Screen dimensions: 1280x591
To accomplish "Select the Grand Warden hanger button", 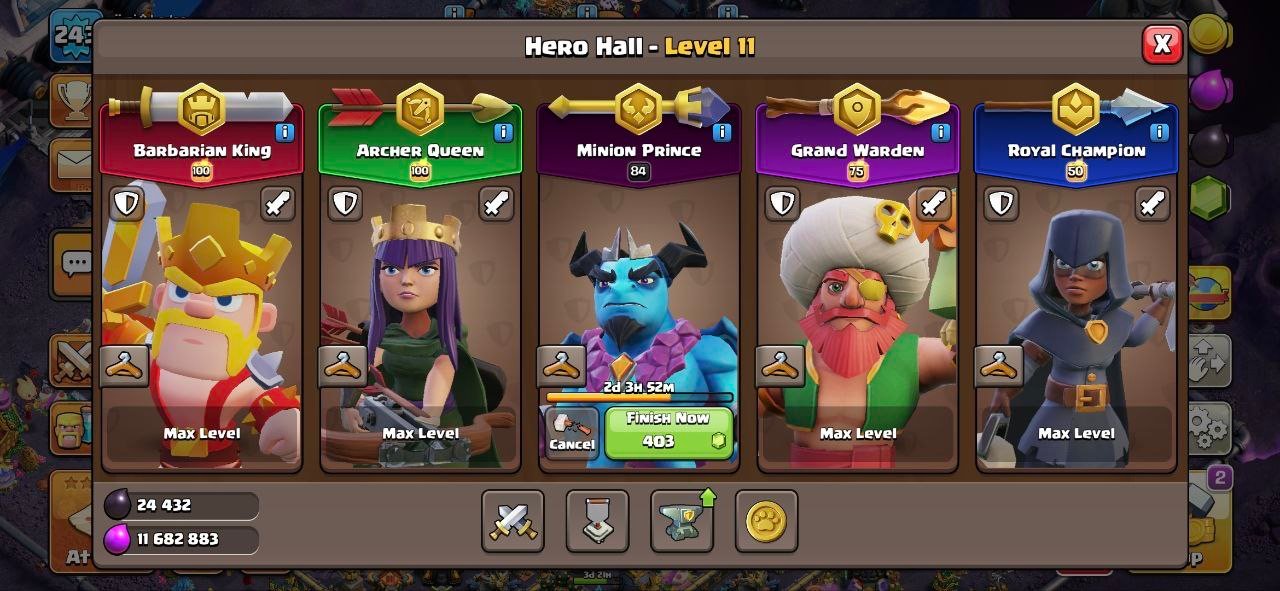I will (780, 366).
